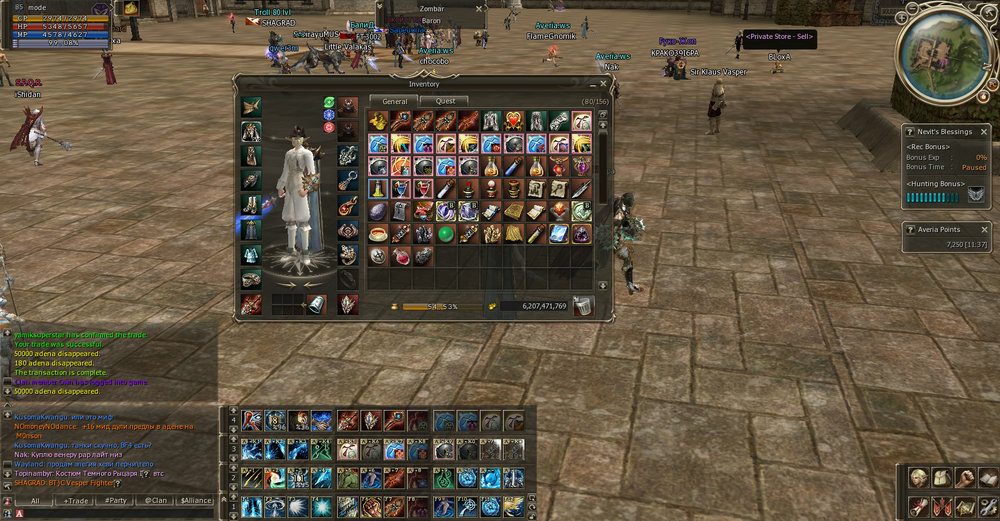Screen dimensions: 1000x521
Task: Open the character face menu icon
Action: [x=918, y=478]
